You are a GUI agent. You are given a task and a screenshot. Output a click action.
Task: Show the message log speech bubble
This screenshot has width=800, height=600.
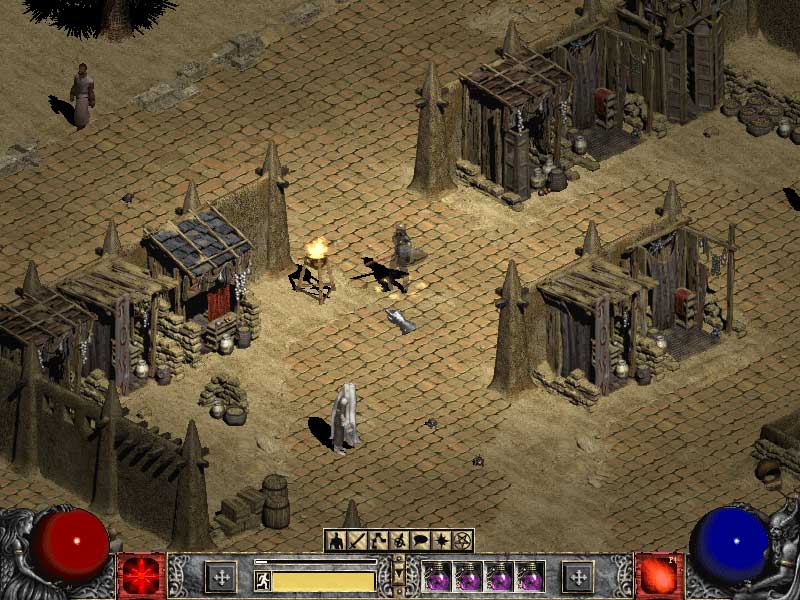click(419, 541)
